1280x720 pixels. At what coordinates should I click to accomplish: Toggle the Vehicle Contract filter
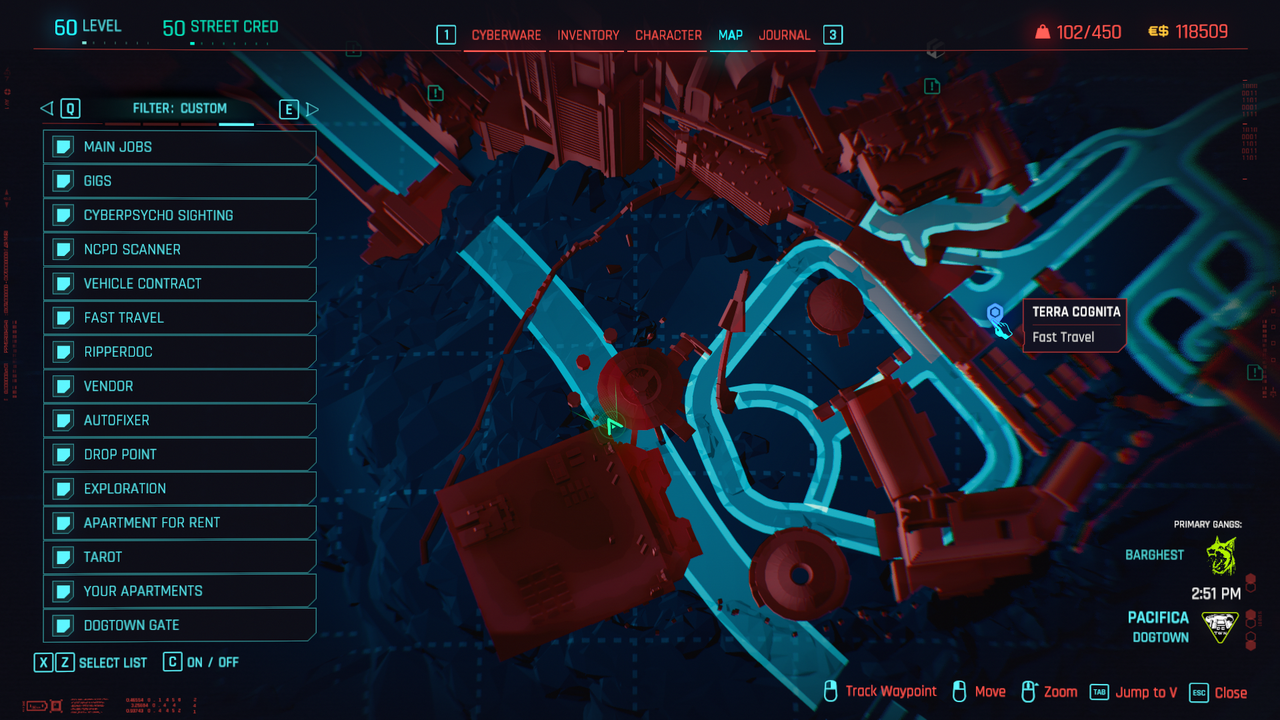(x=180, y=283)
